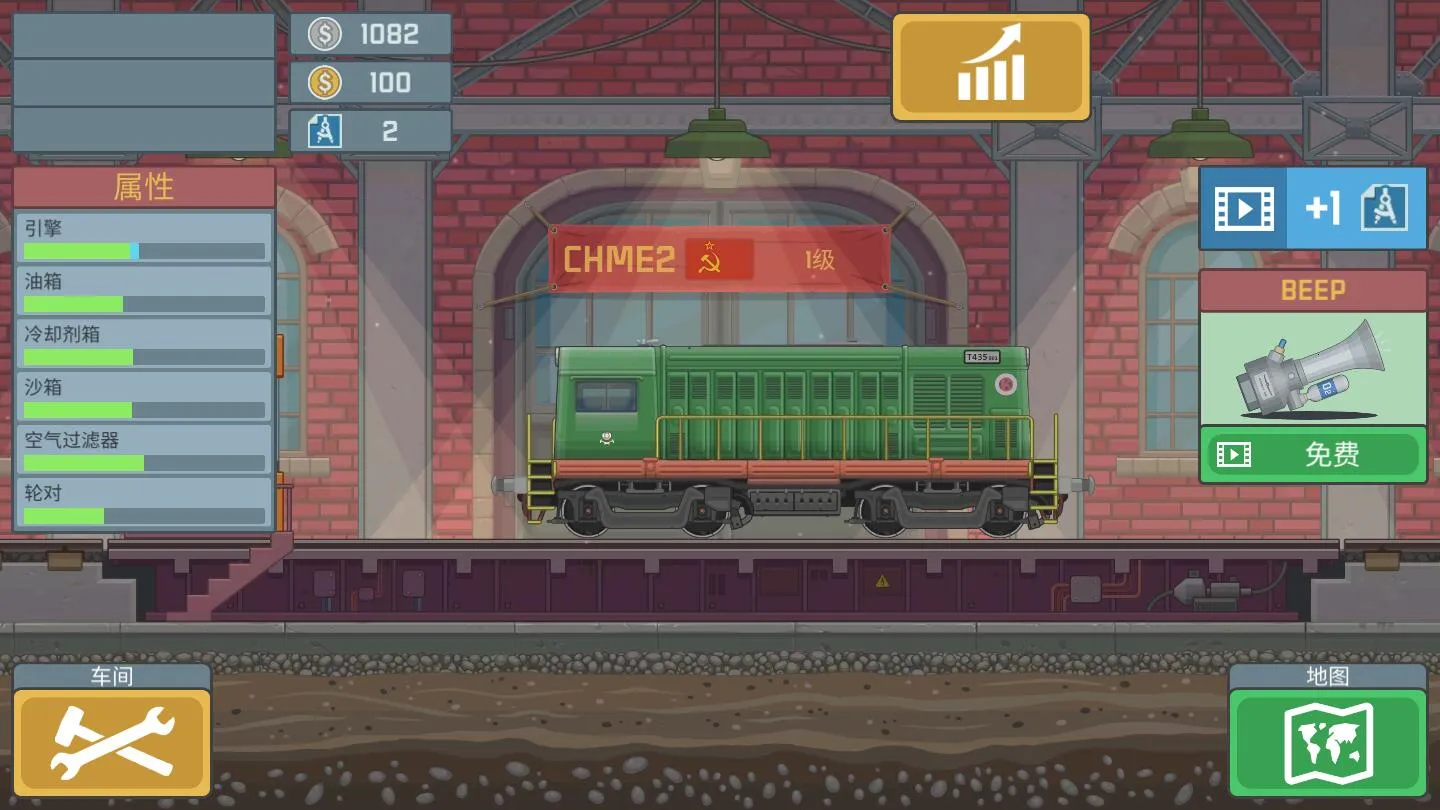1440x810 pixels.
Task: Open the gold statistics chart button
Action: click(990, 67)
